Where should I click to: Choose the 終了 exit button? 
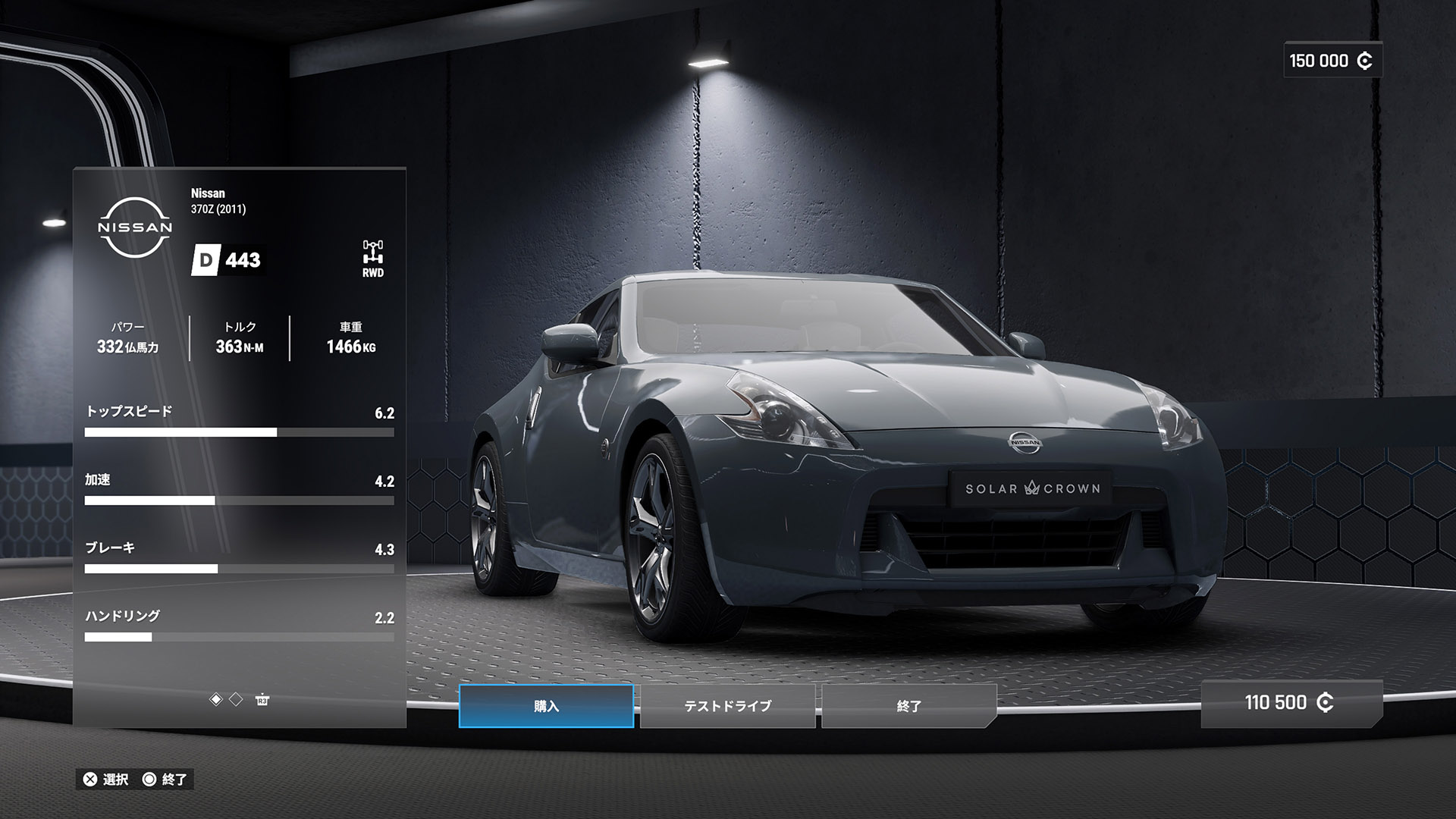(908, 706)
